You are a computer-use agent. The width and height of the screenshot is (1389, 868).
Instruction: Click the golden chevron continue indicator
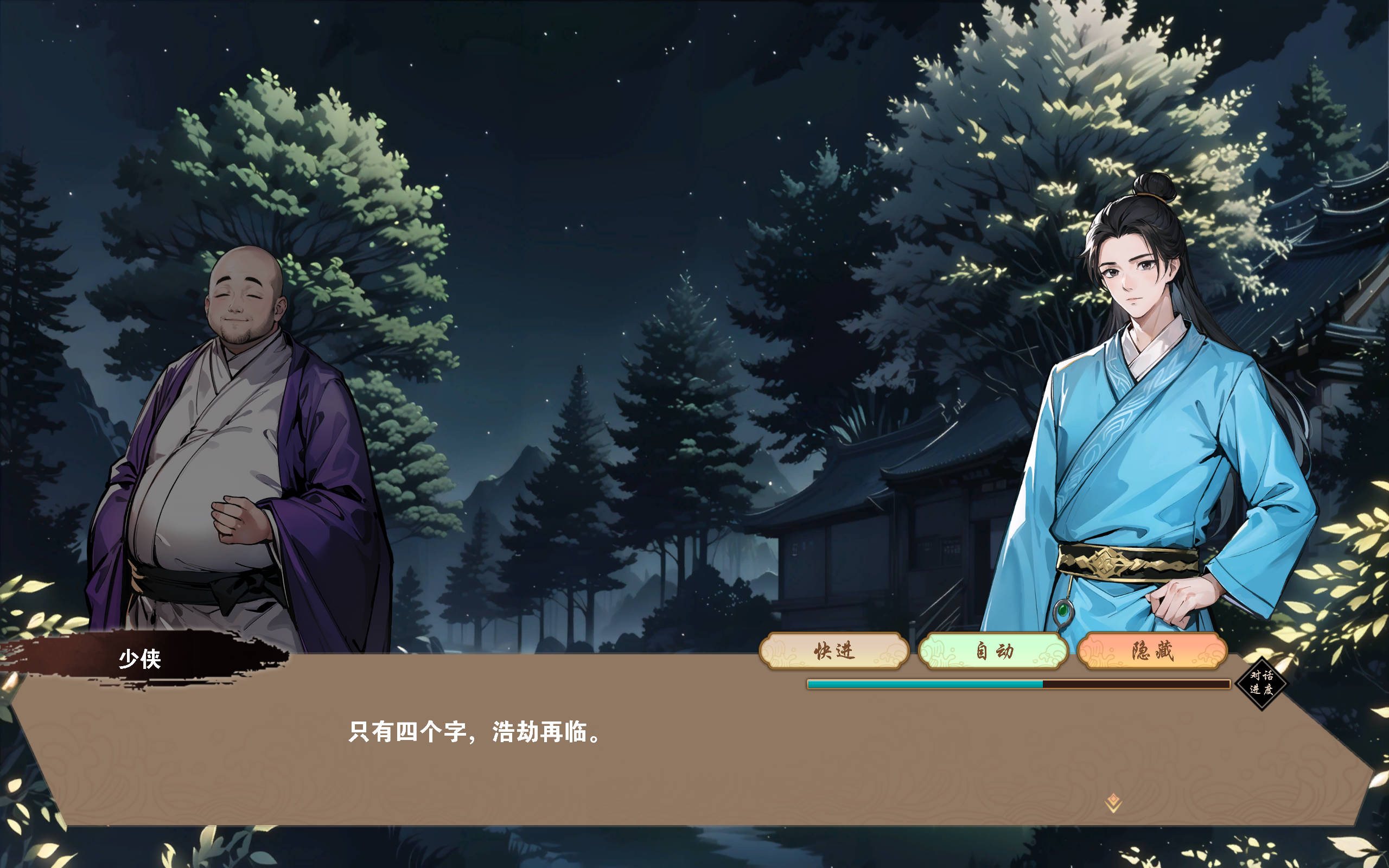point(1114,806)
